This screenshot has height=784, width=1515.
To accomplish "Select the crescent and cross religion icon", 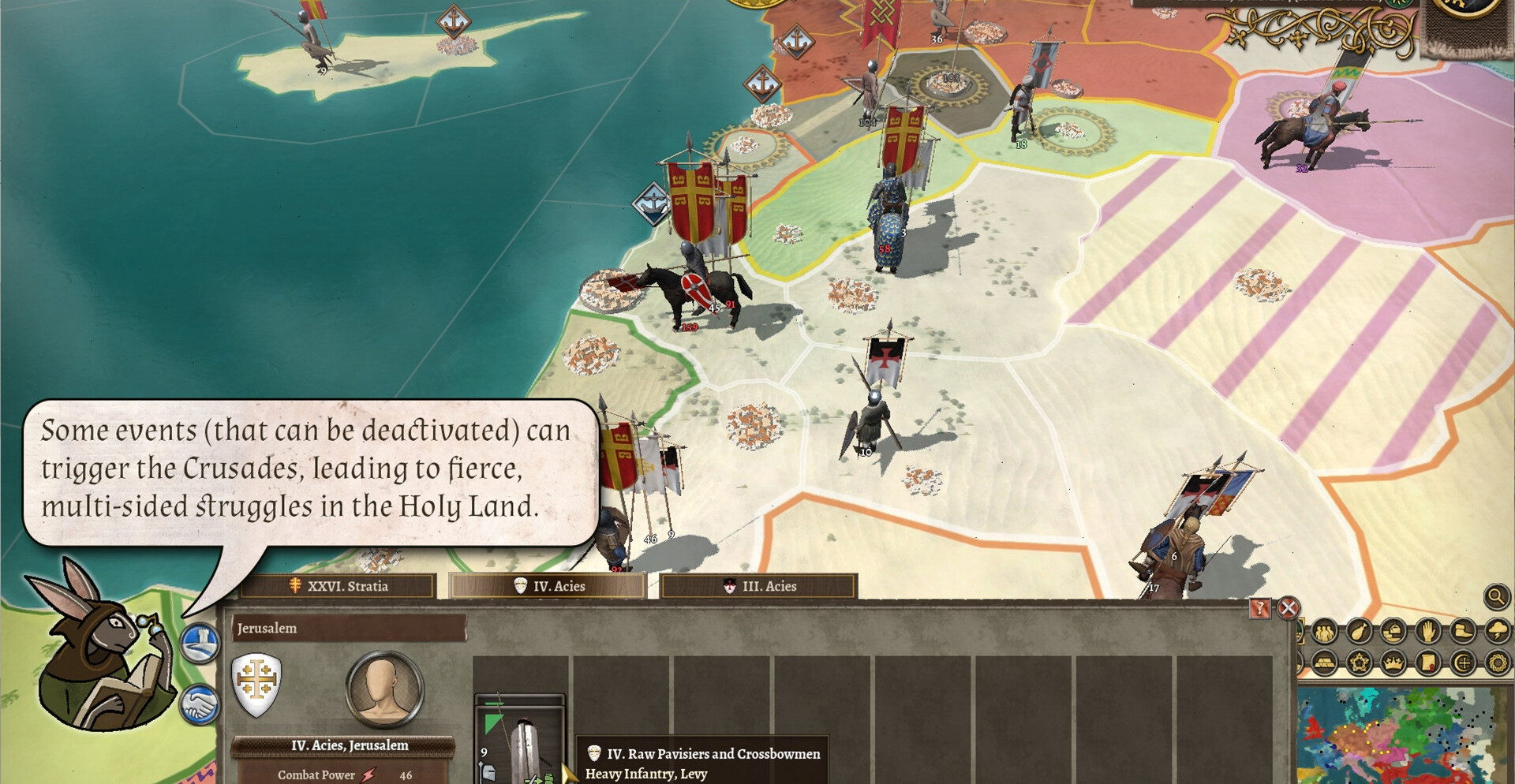I will 1462,663.
